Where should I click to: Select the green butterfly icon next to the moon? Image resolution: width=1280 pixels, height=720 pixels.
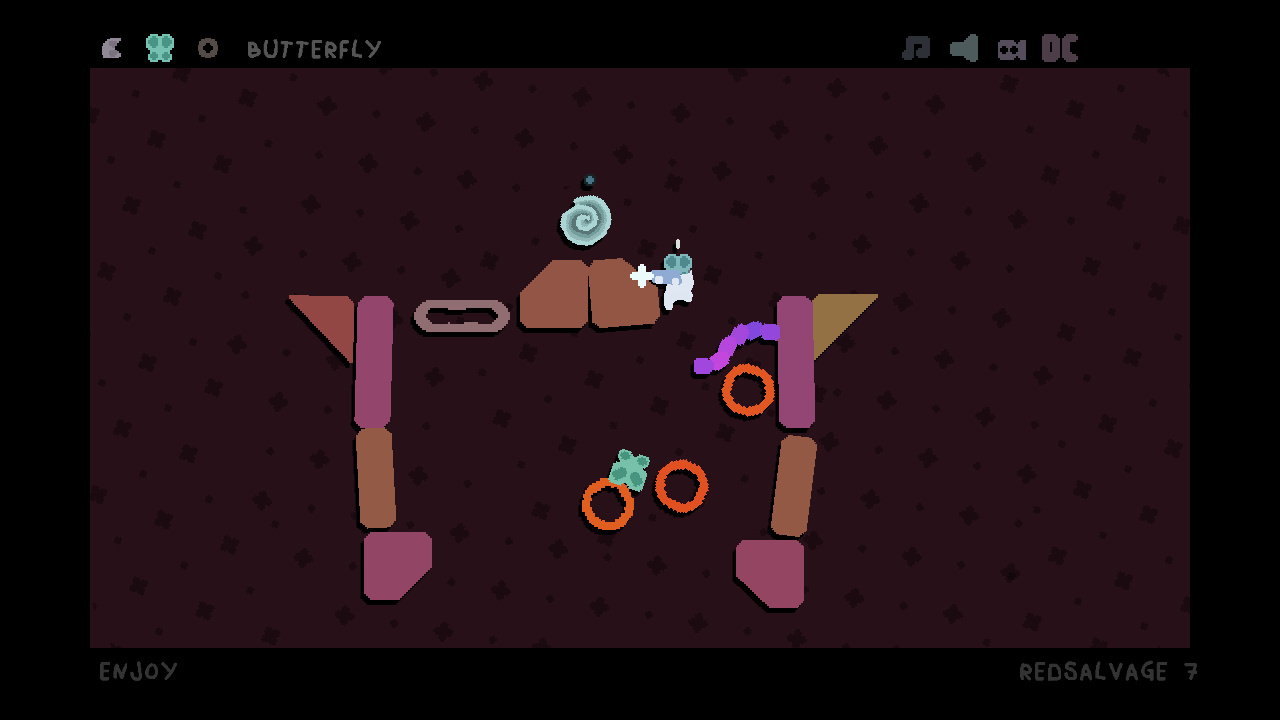[158, 46]
